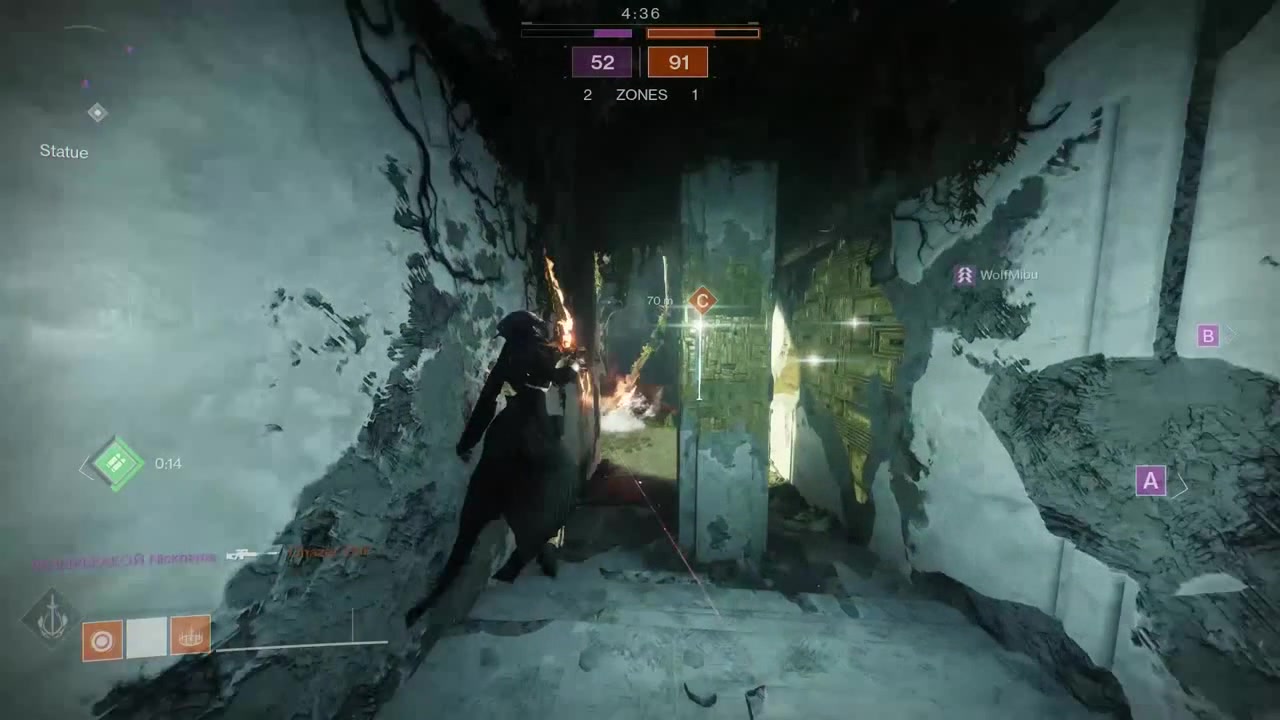Click the green heavy ammo diamond icon
The height and width of the screenshot is (720, 1280).
[116, 463]
